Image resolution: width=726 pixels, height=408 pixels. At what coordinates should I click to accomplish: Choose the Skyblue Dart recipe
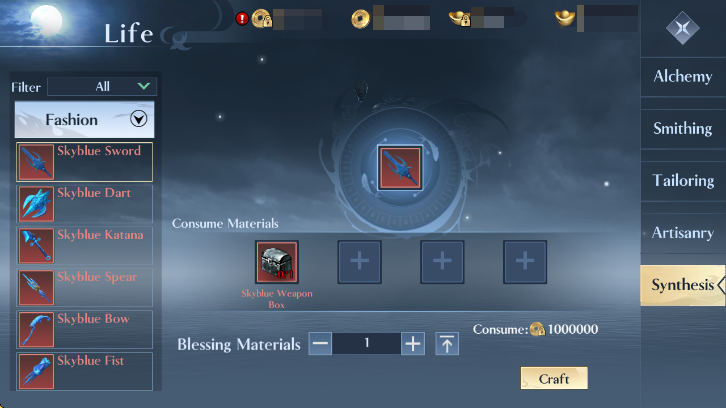tap(84, 204)
